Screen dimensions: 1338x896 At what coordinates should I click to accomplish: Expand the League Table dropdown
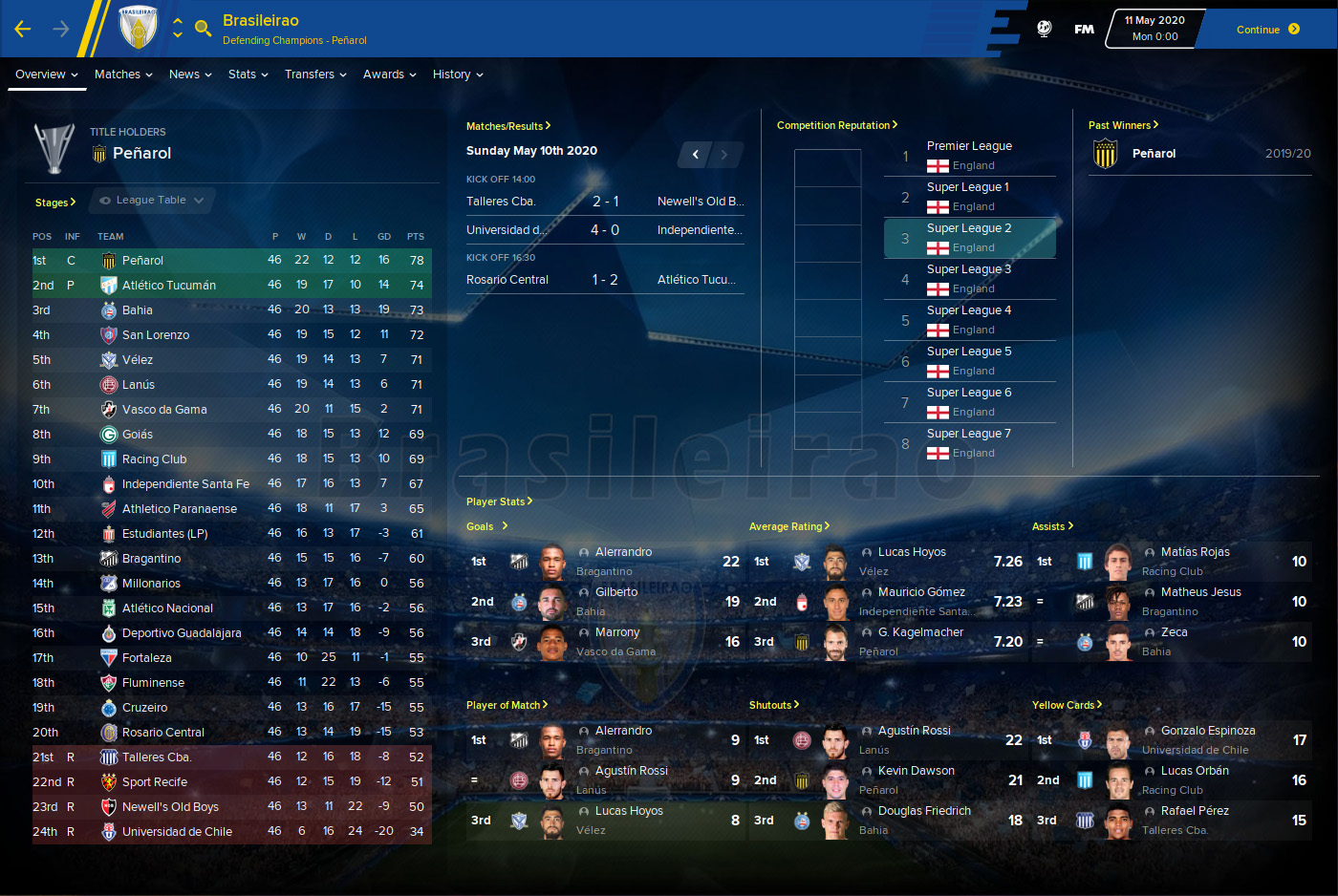[152, 201]
